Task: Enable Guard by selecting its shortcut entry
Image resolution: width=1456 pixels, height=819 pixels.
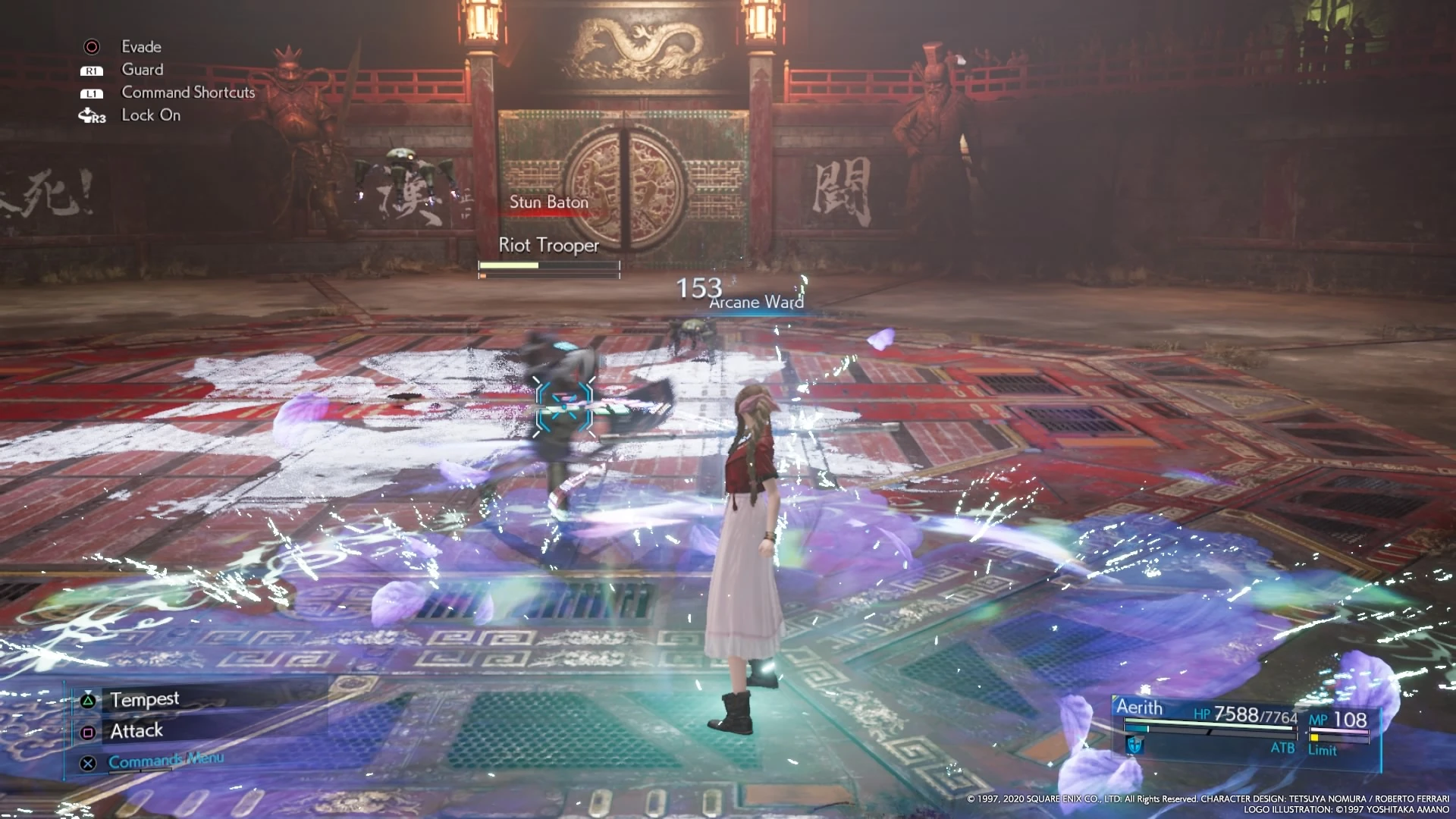Action: pos(142,70)
